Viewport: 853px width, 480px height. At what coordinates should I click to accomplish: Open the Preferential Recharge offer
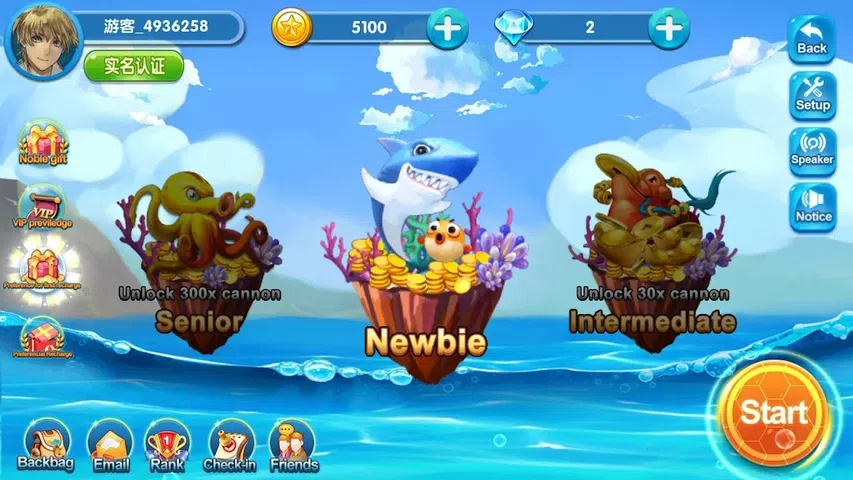(x=42, y=337)
